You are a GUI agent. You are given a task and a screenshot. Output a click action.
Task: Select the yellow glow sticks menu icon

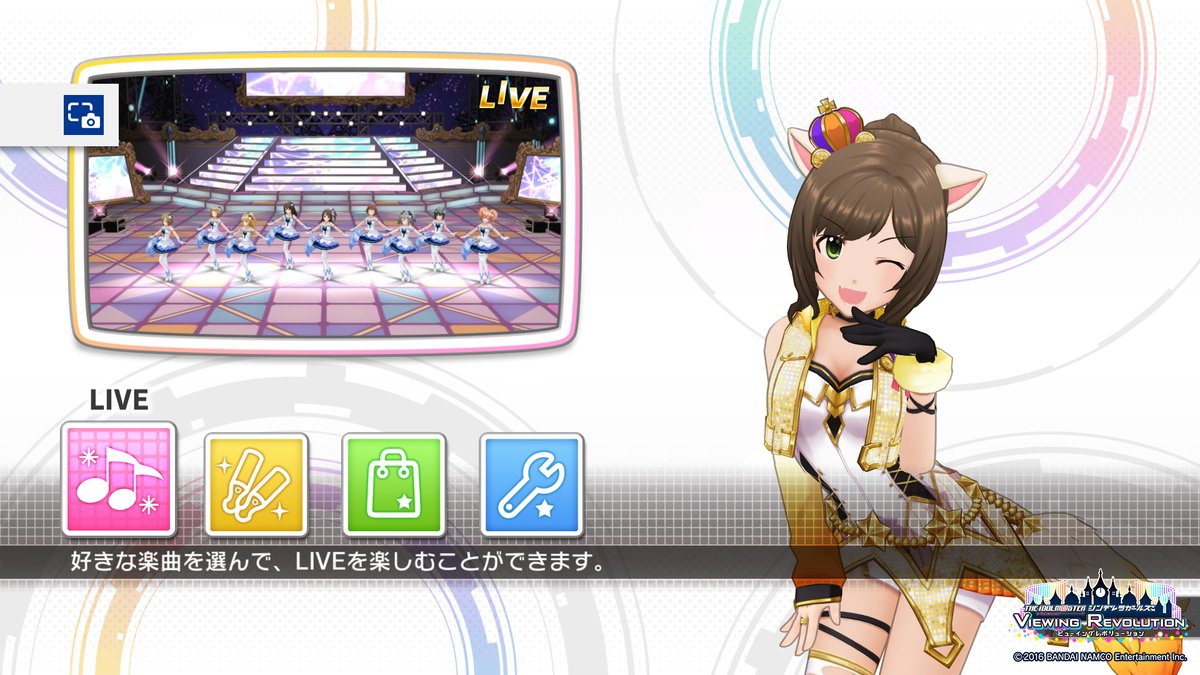click(x=256, y=485)
